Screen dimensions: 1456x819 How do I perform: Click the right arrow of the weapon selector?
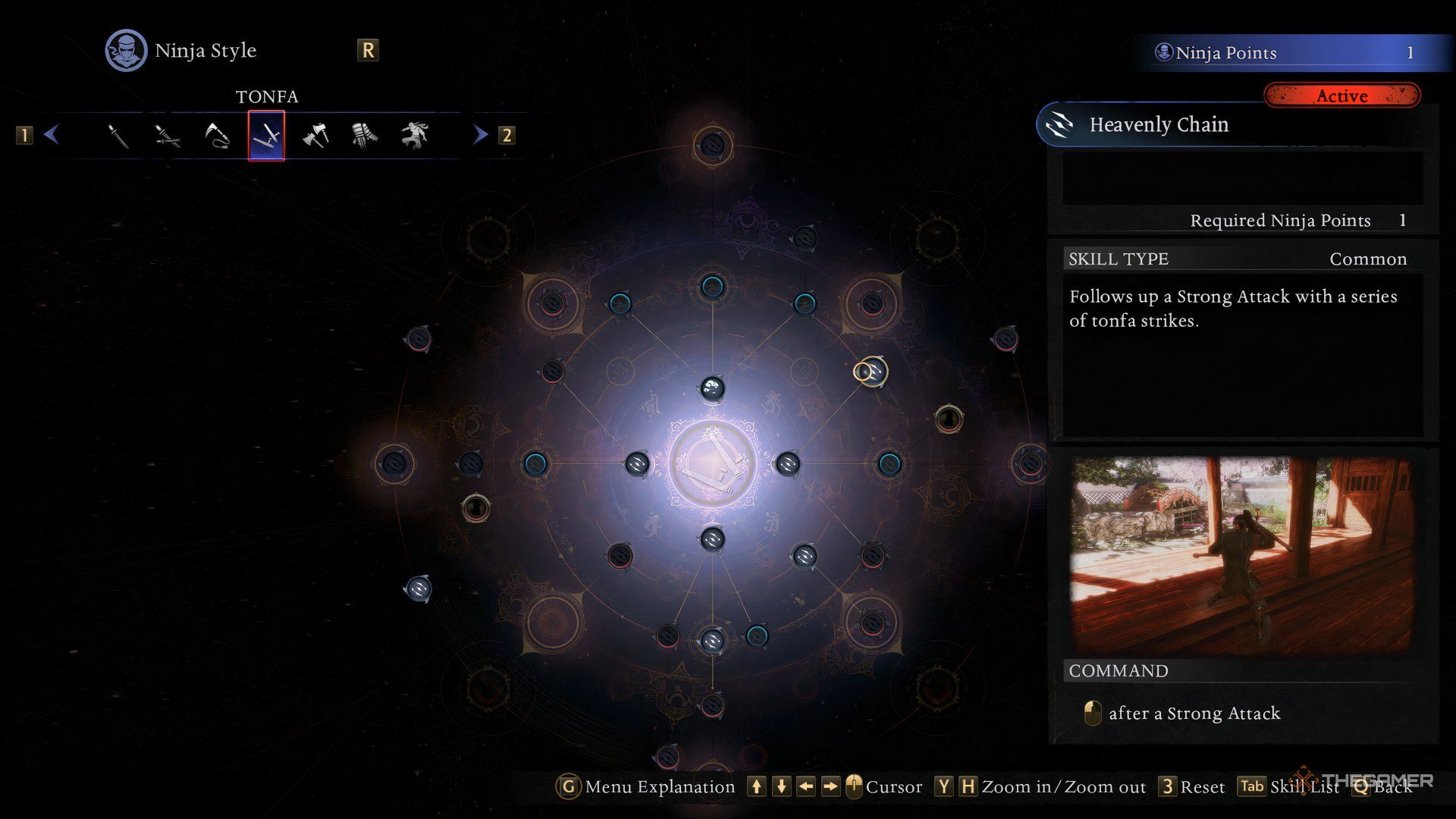point(480,135)
